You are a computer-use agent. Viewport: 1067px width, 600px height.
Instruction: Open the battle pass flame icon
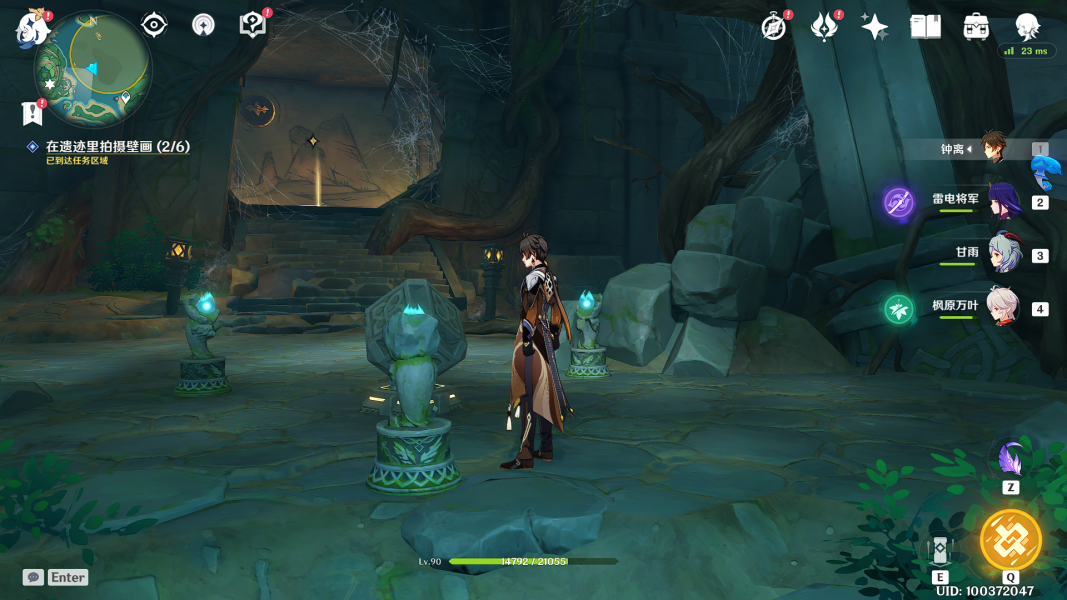tap(824, 27)
